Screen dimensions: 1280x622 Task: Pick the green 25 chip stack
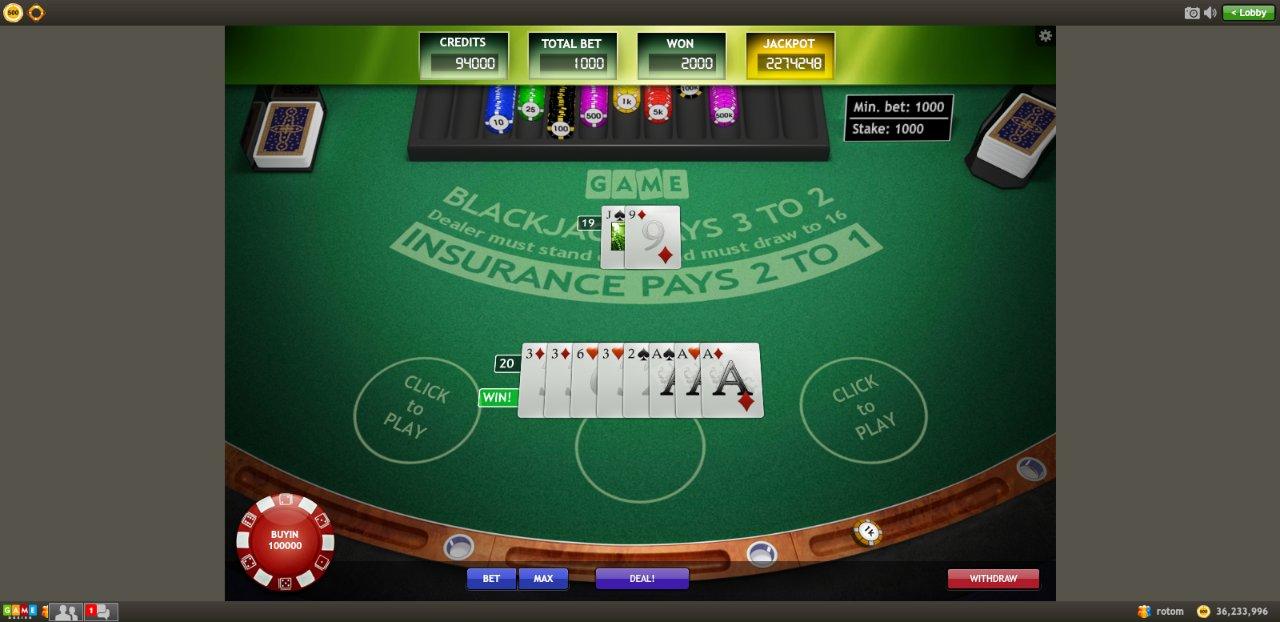pos(530,104)
